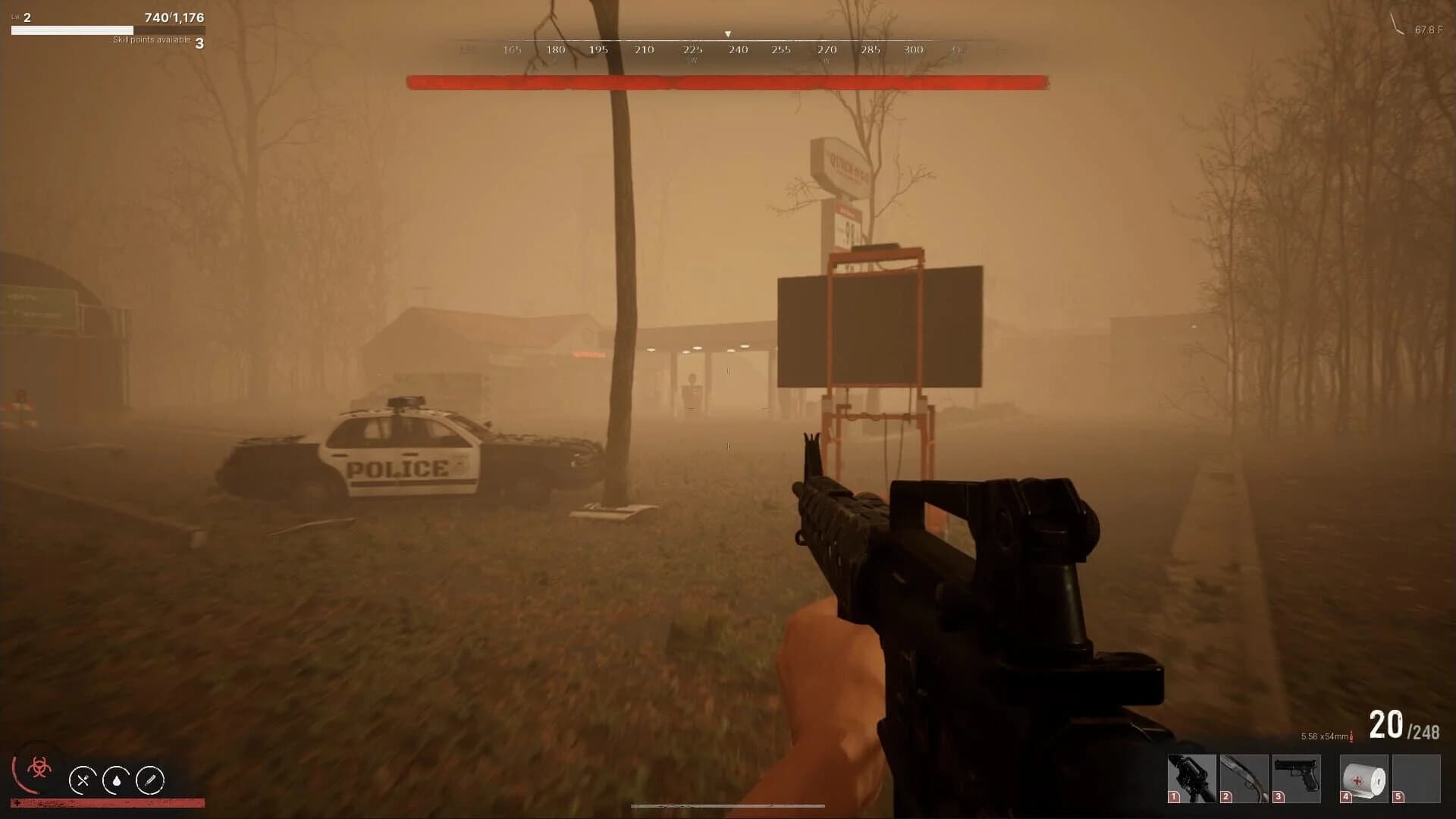
Task: Select the hunger (fork and knife) status icon
Action: 83,780
